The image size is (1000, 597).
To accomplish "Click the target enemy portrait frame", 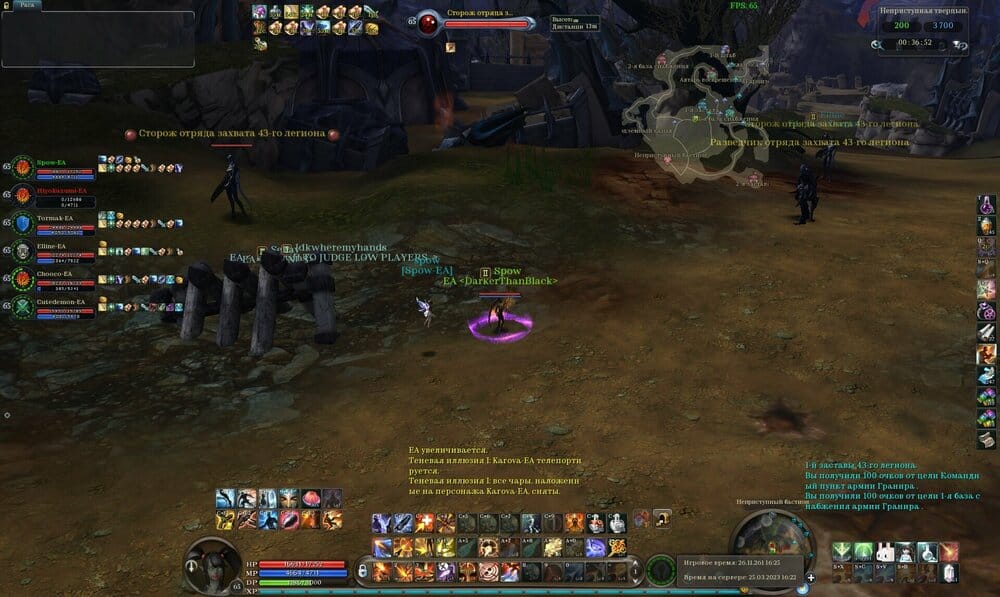I will click(x=427, y=22).
